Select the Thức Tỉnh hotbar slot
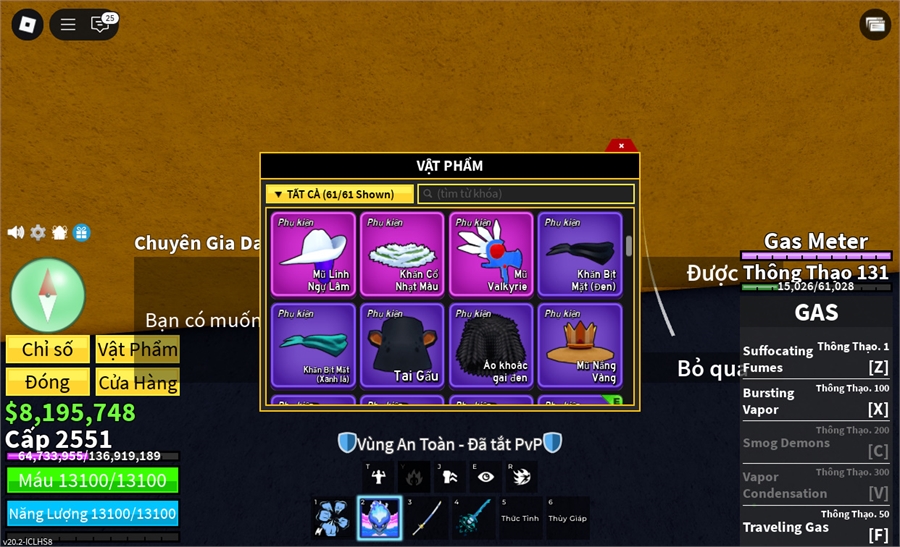900x547 pixels. pos(520,518)
